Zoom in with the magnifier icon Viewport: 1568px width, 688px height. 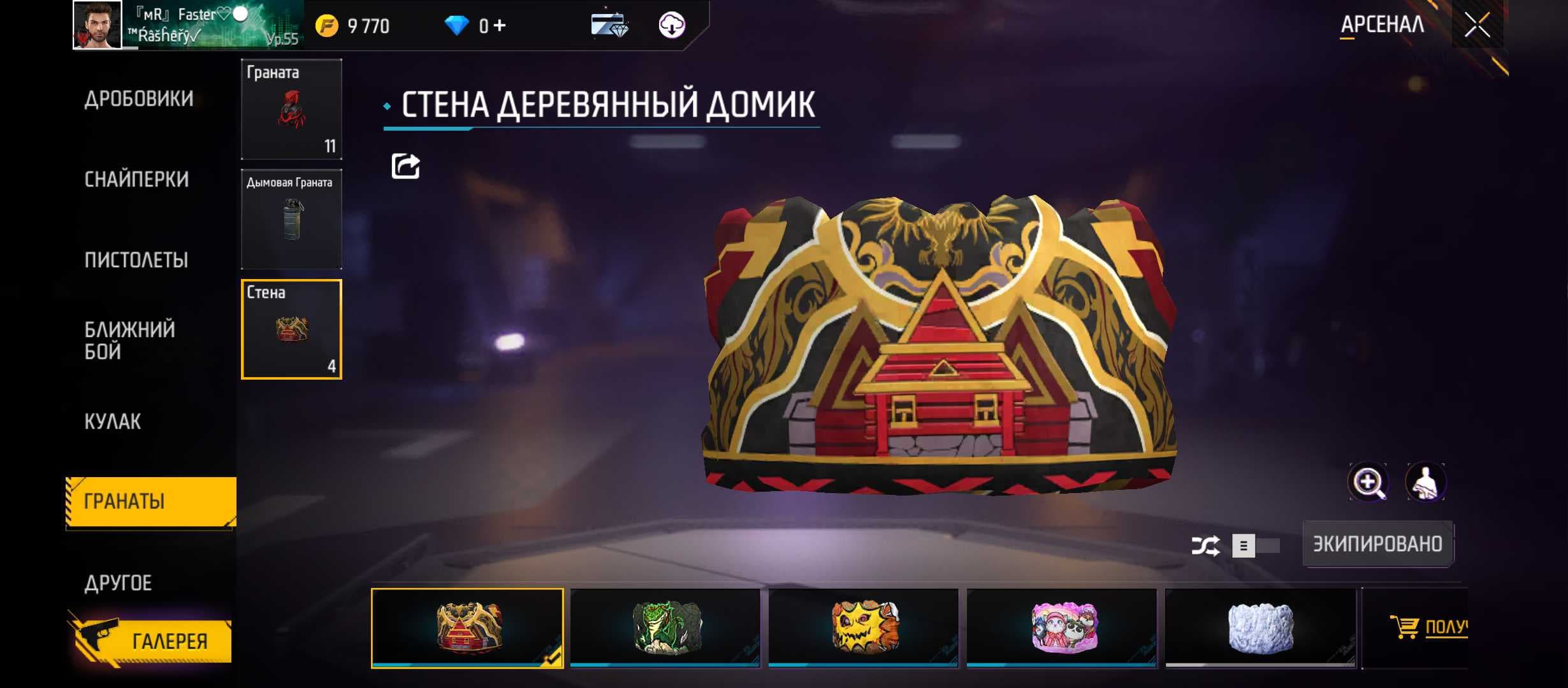pos(1368,482)
